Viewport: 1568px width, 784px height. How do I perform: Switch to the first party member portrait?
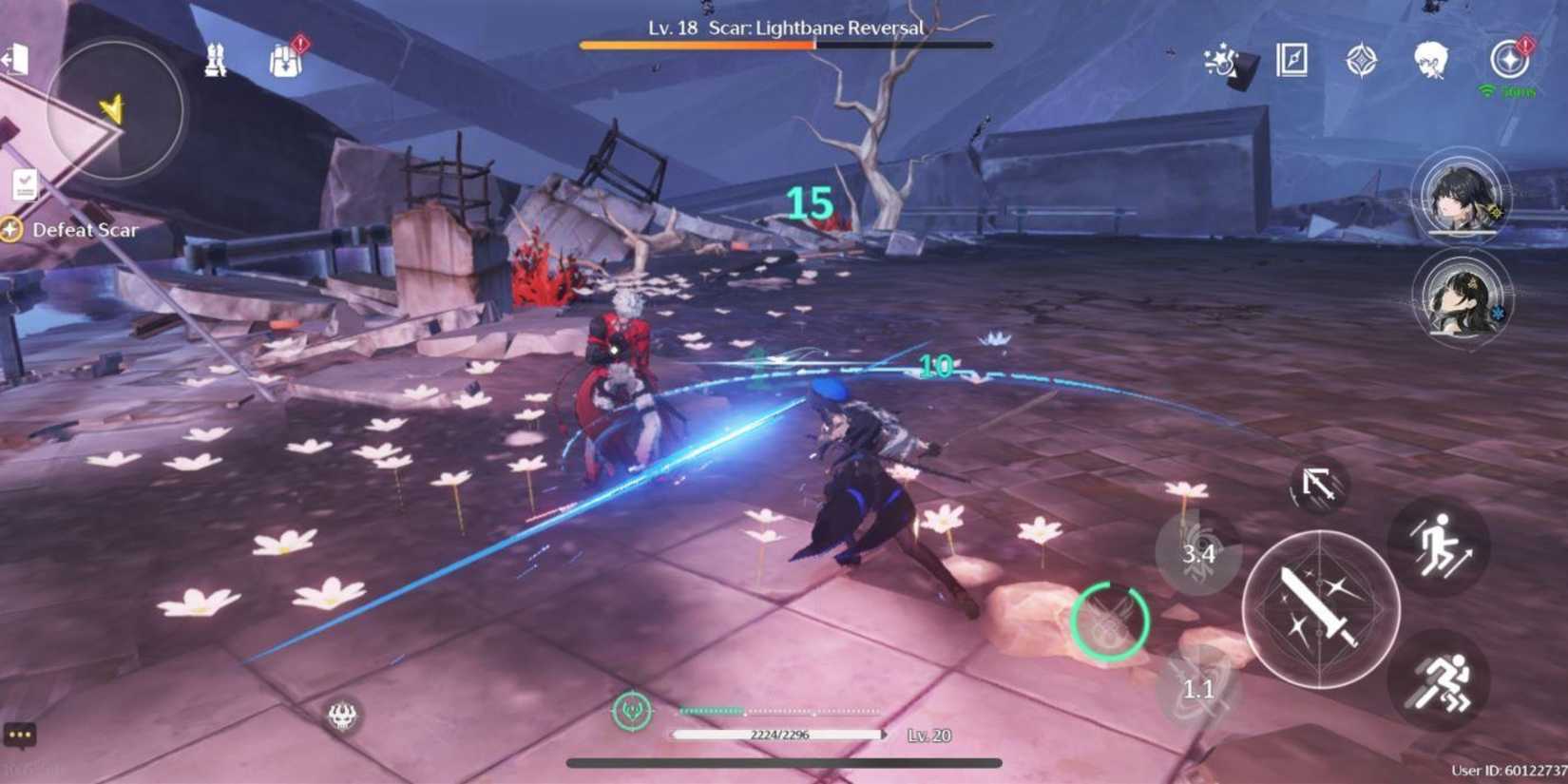[1461, 202]
